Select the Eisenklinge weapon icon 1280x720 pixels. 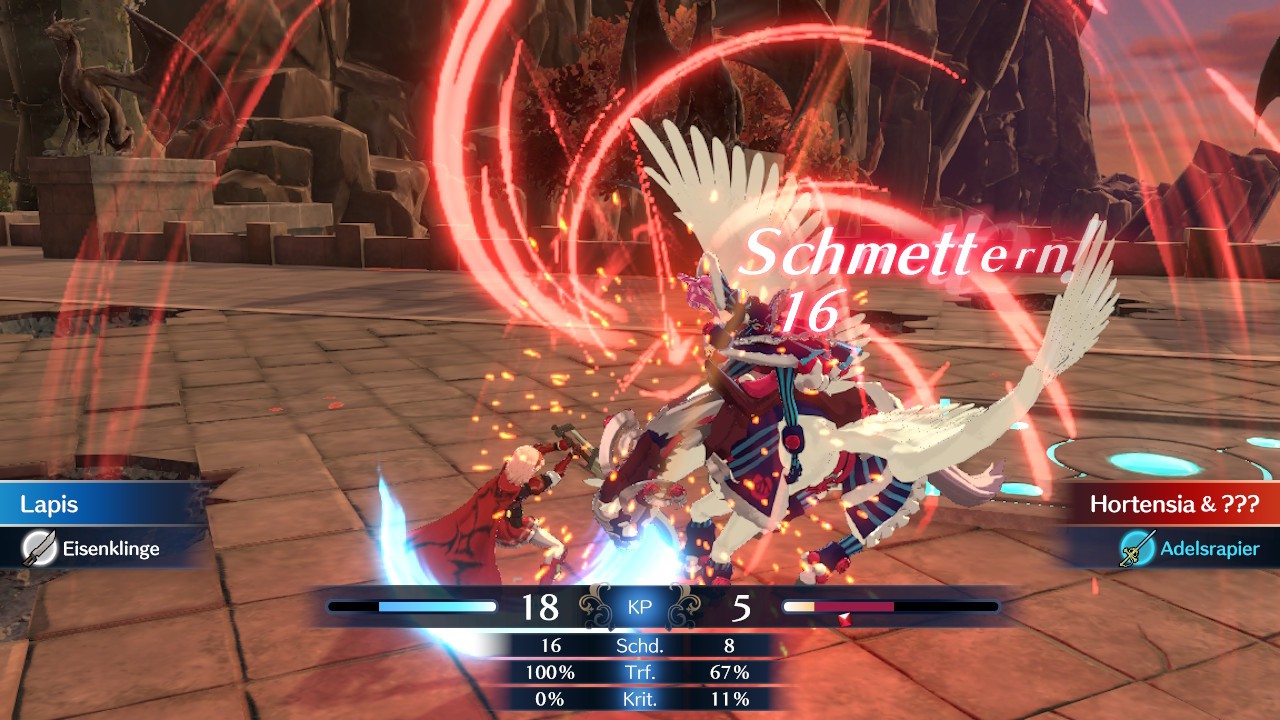(39, 548)
